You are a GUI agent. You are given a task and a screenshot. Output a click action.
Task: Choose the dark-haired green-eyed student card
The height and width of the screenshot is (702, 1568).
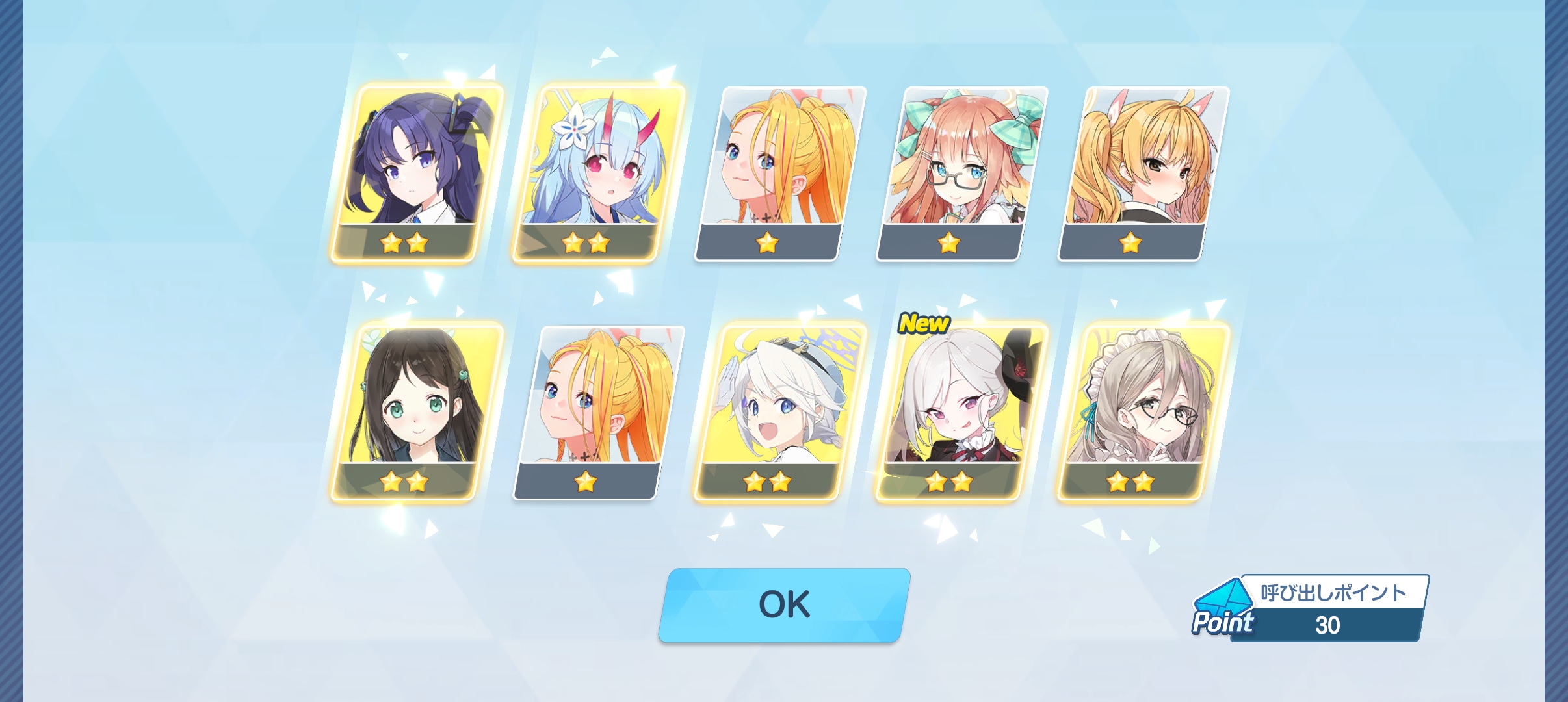pyautogui.click(x=416, y=411)
